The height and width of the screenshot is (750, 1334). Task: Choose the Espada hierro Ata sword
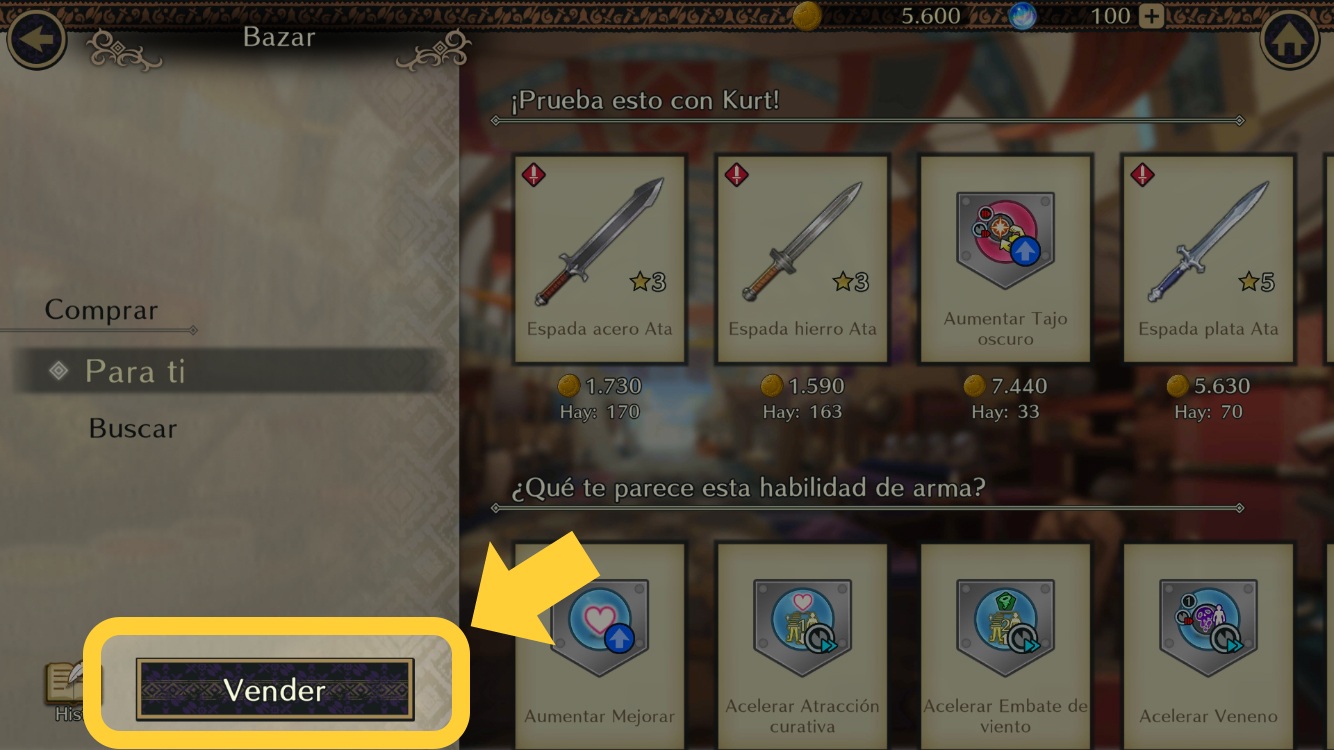click(802, 258)
